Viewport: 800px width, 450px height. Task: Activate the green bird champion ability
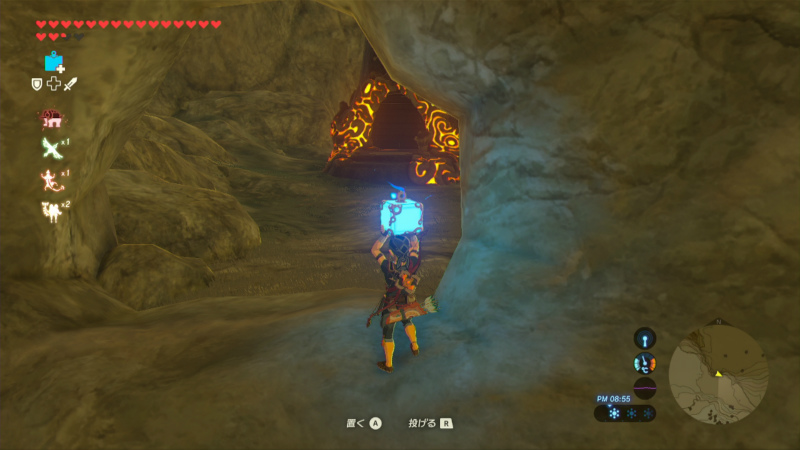point(50,148)
